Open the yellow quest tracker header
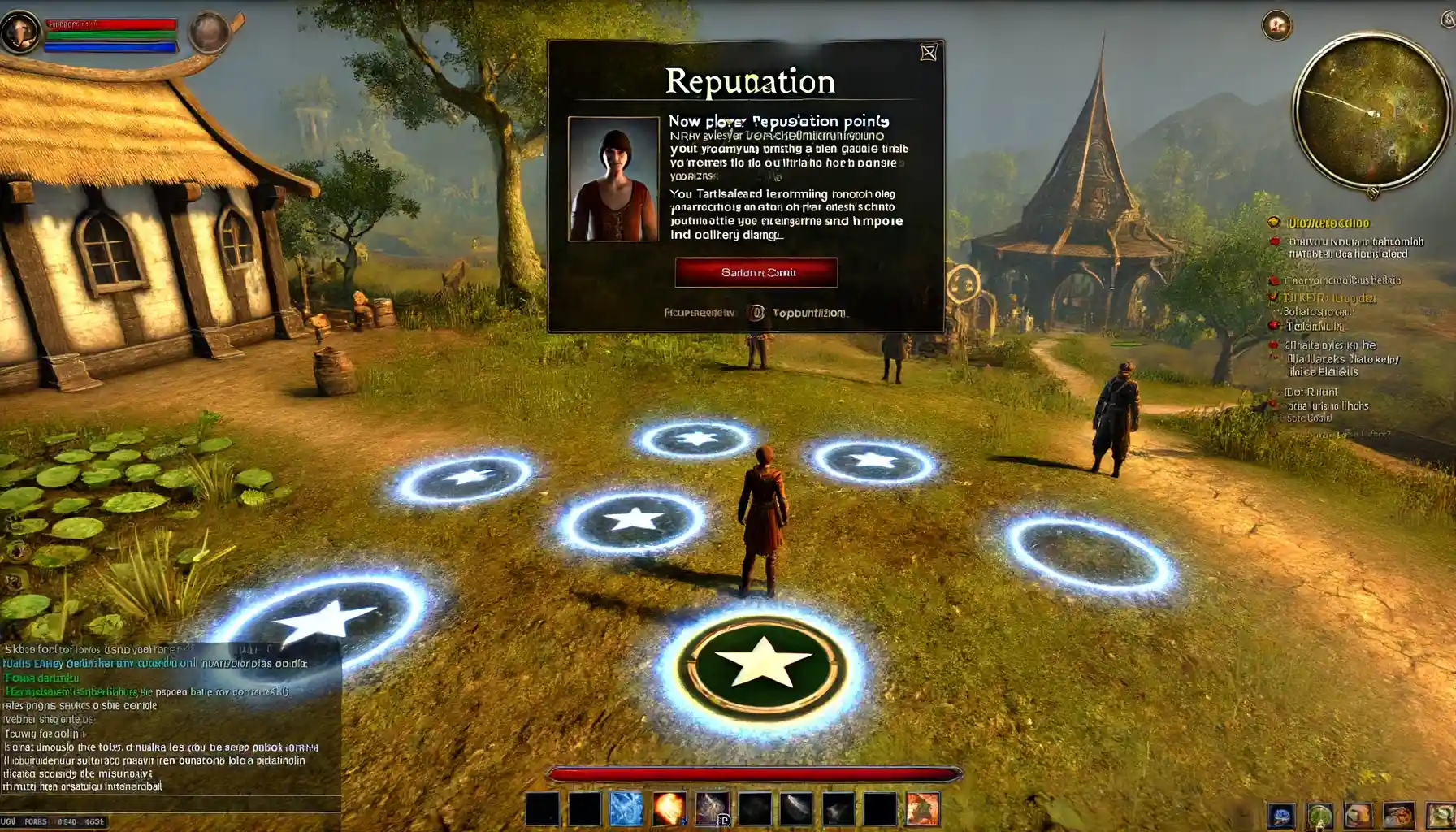This screenshot has height=832, width=1456. tap(1328, 223)
